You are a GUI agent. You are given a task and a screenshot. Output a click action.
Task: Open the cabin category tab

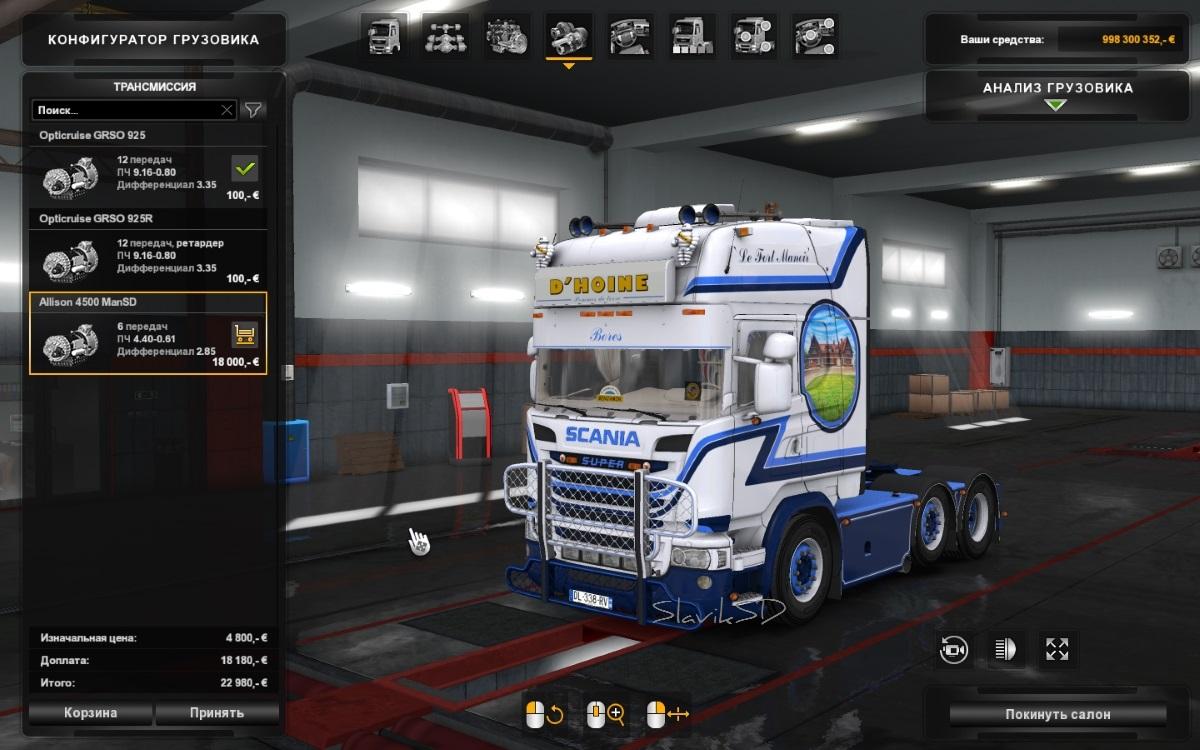pos(384,36)
